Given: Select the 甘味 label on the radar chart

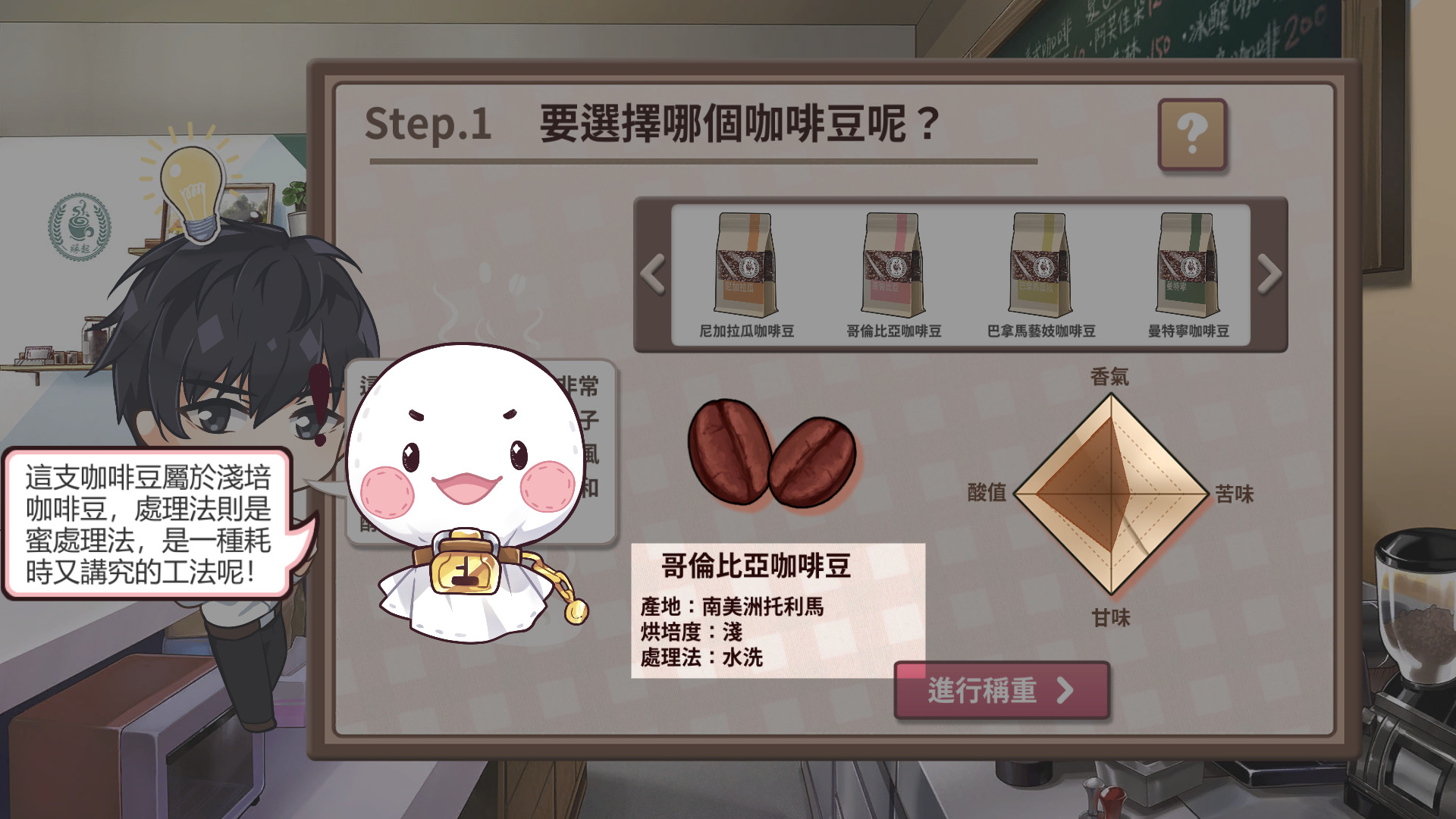Looking at the screenshot, I should click(x=1112, y=617).
